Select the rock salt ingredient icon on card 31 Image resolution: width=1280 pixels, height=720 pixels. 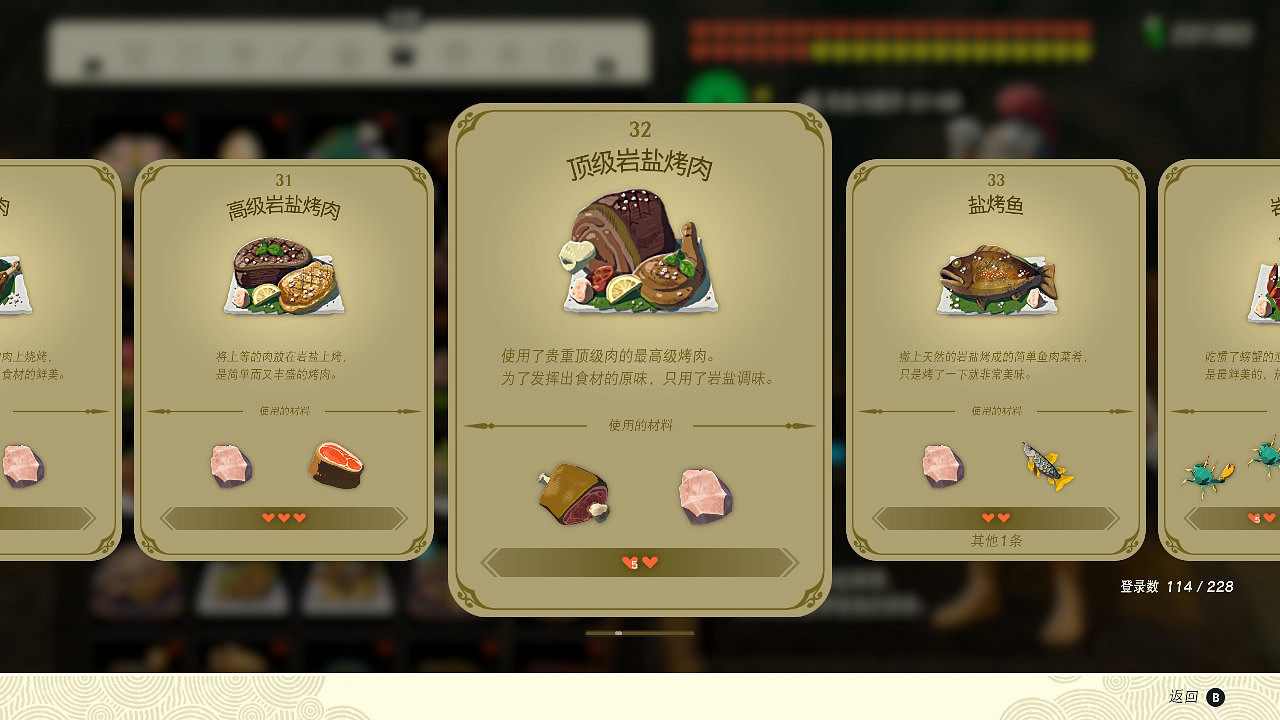[231, 462]
